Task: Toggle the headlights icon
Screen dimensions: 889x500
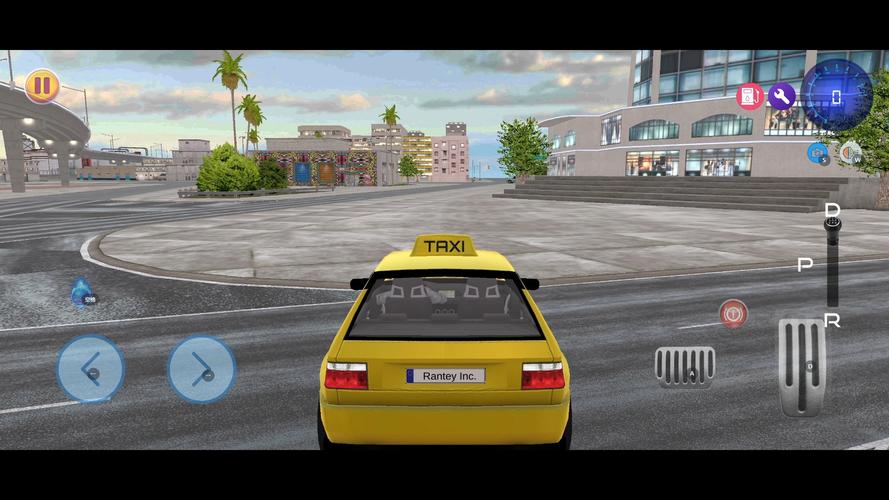Action: pos(850,153)
